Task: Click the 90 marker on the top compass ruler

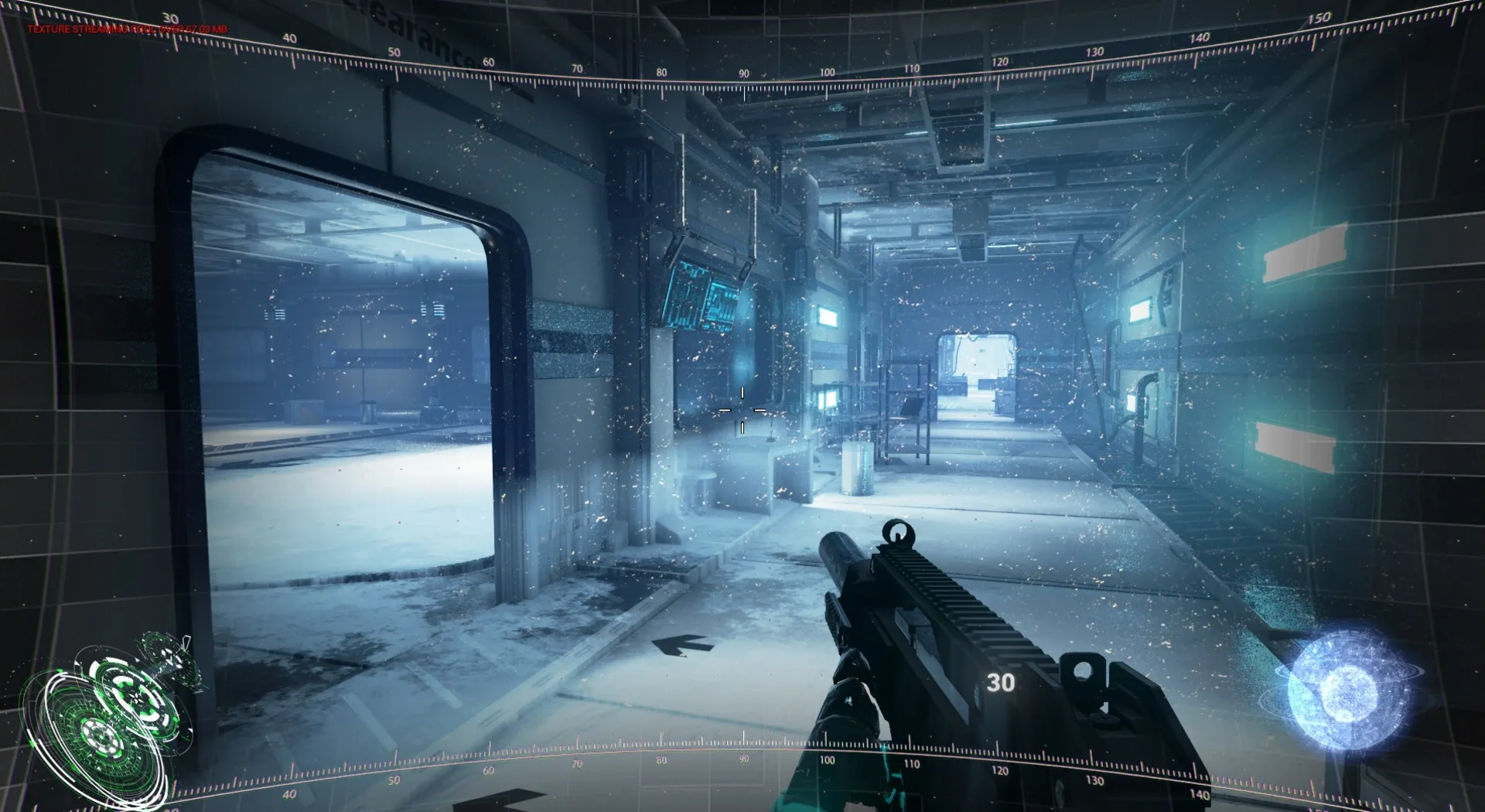Action: (x=742, y=73)
